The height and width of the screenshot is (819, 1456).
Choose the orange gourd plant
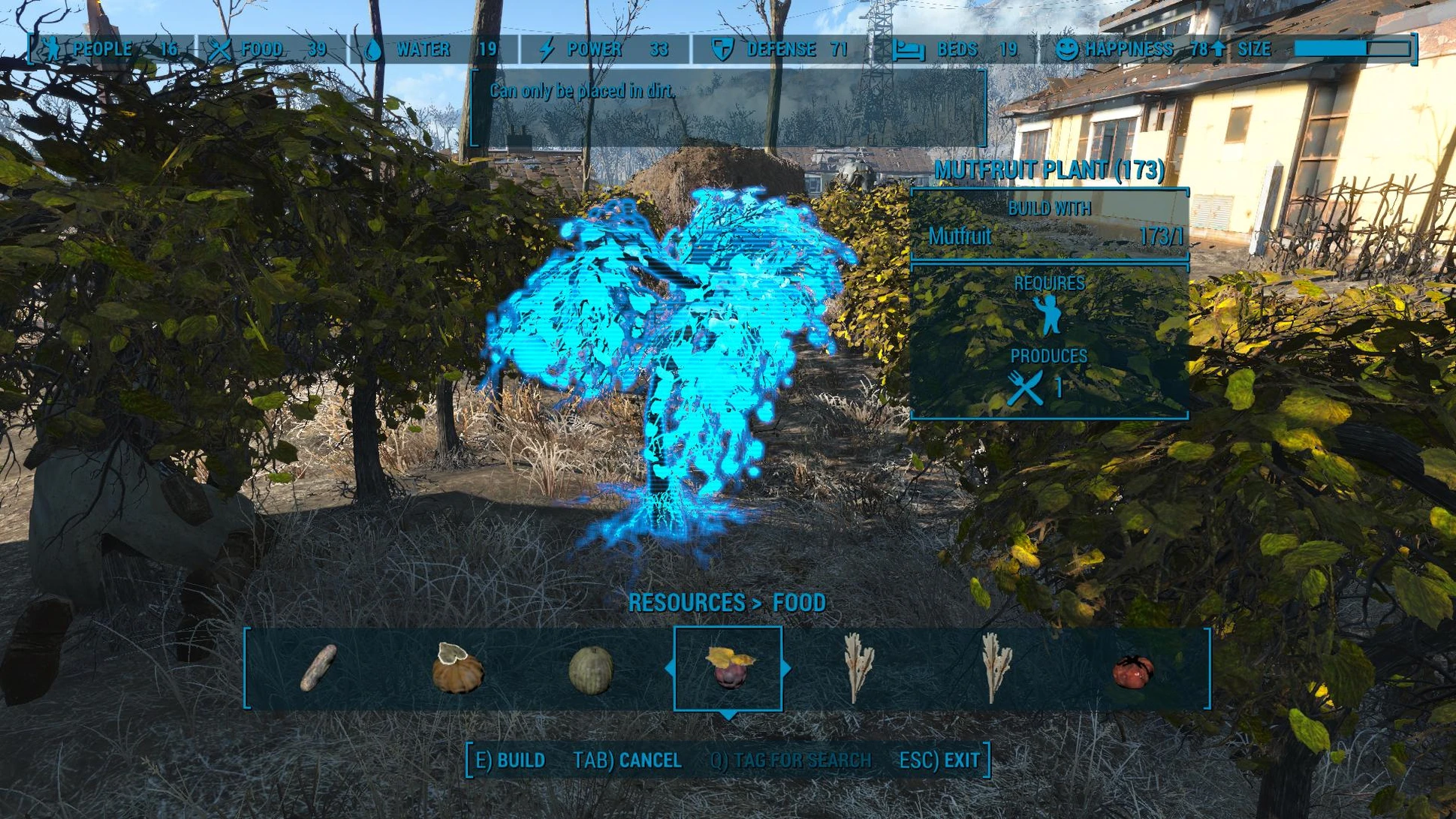(x=457, y=668)
